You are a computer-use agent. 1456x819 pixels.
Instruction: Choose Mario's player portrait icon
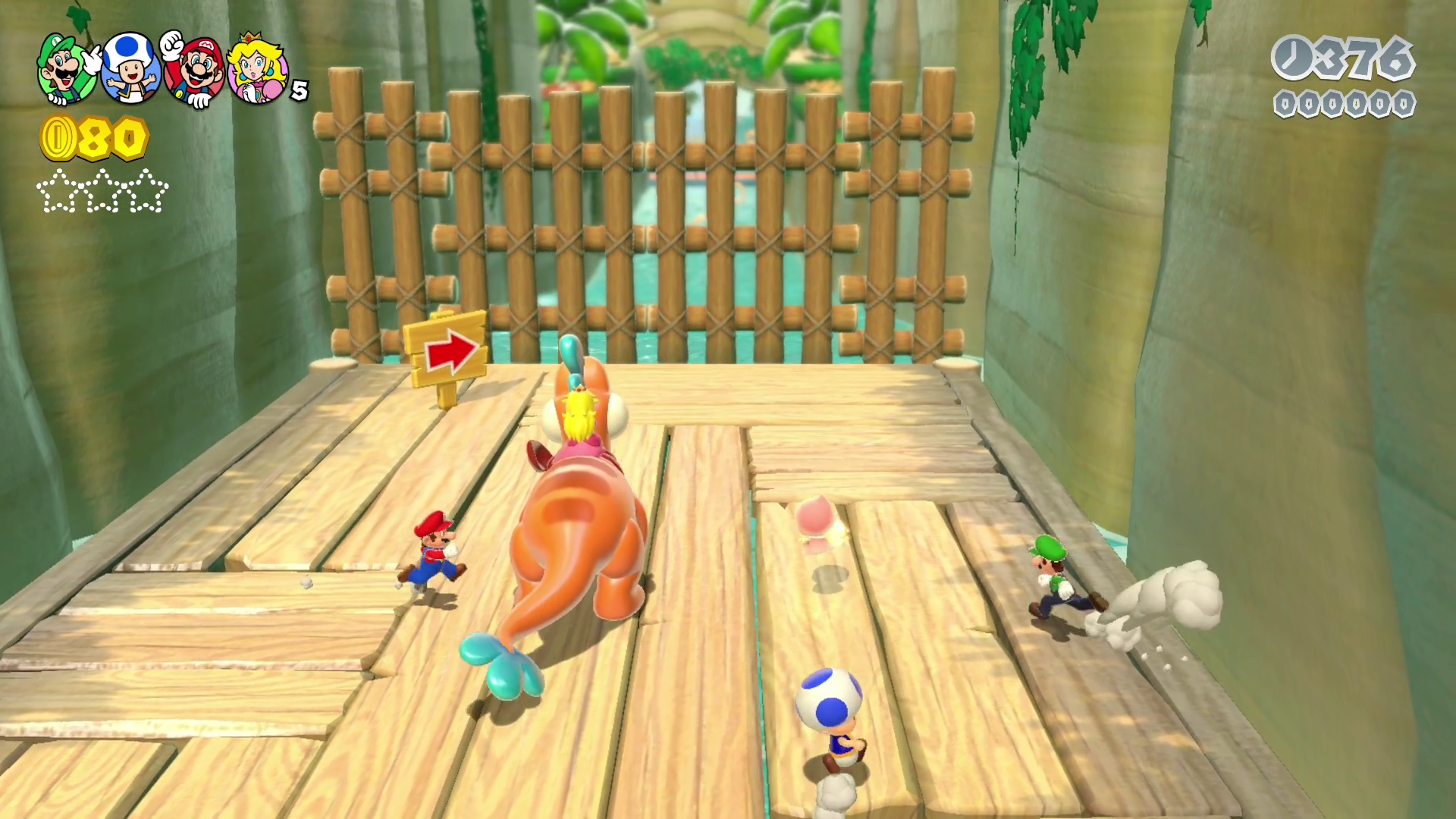tap(194, 71)
